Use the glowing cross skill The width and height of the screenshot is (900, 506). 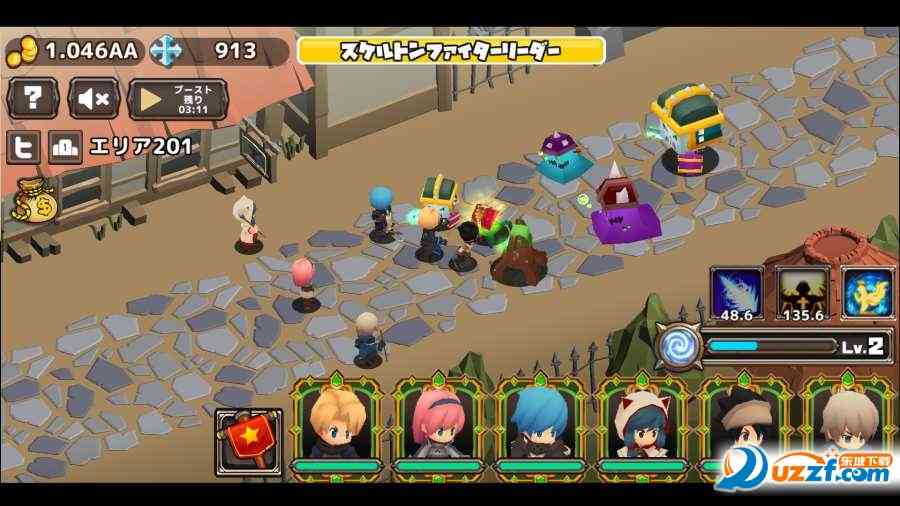click(803, 289)
